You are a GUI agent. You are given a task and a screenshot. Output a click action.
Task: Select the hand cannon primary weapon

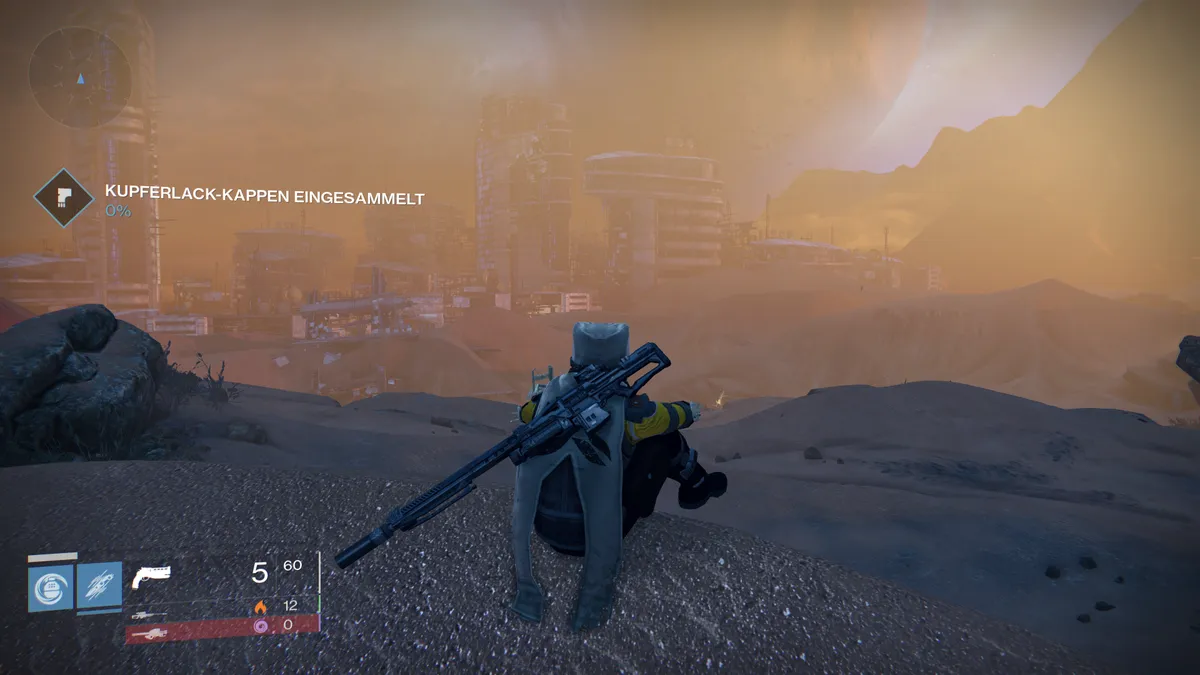(151, 577)
